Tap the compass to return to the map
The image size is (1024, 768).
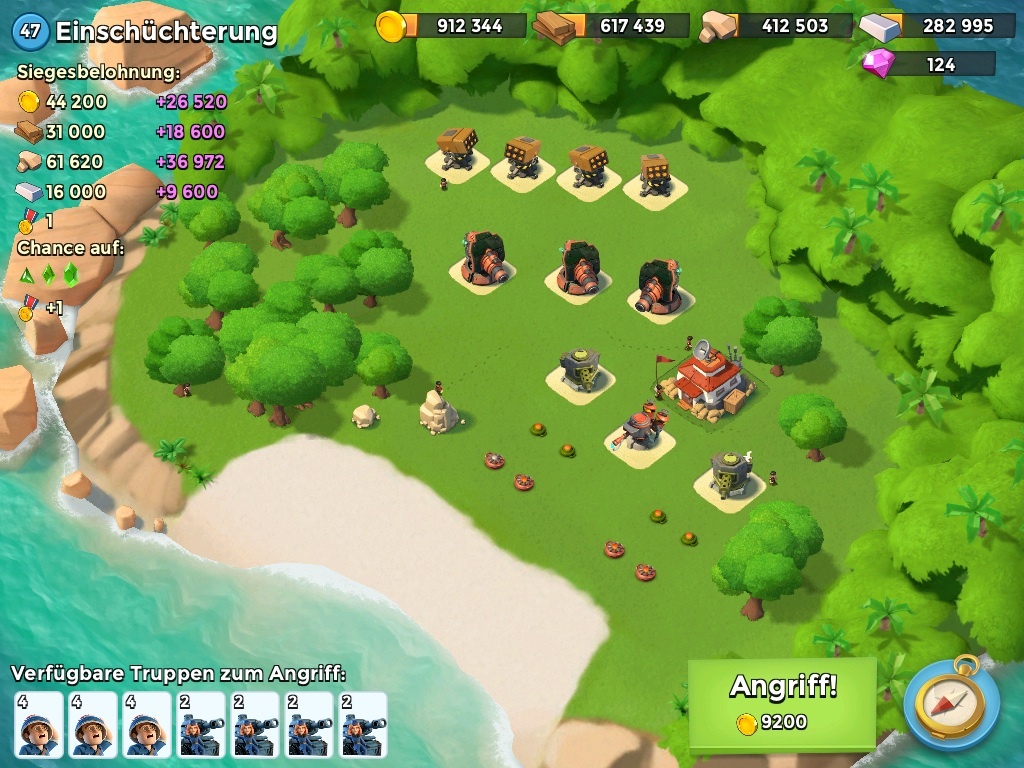click(x=951, y=704)
